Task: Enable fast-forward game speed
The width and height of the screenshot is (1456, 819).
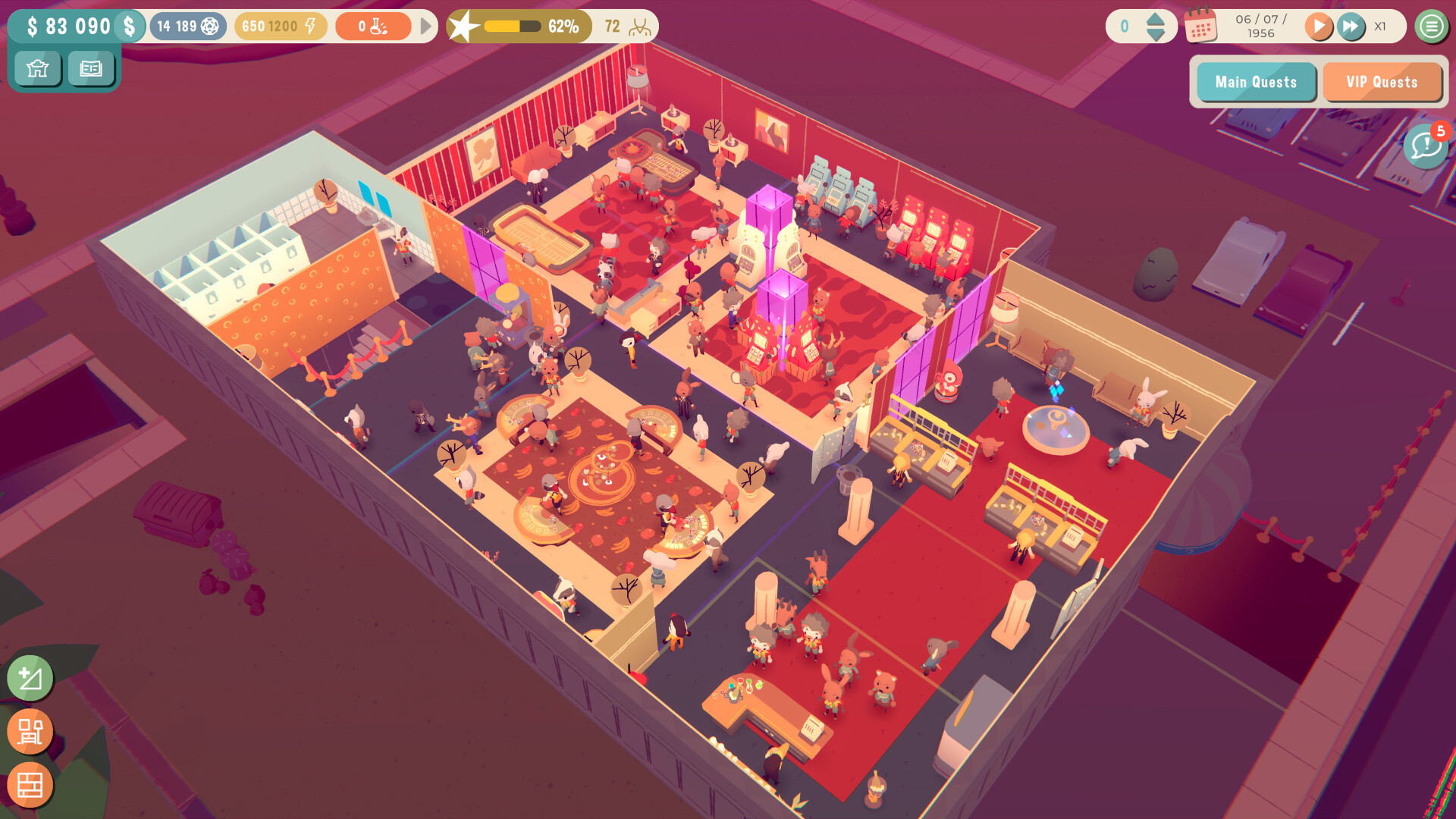Action: coord(1351,27)
